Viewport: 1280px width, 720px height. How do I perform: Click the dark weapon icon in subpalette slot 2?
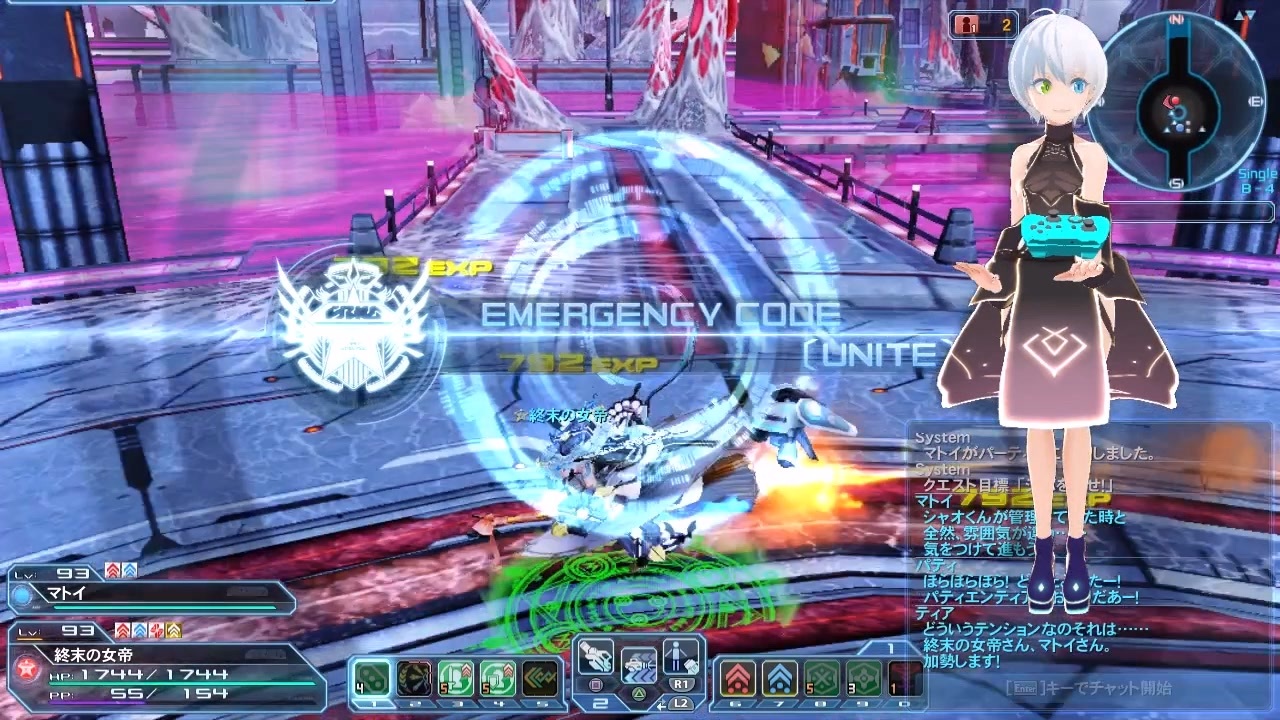[414, 678]
